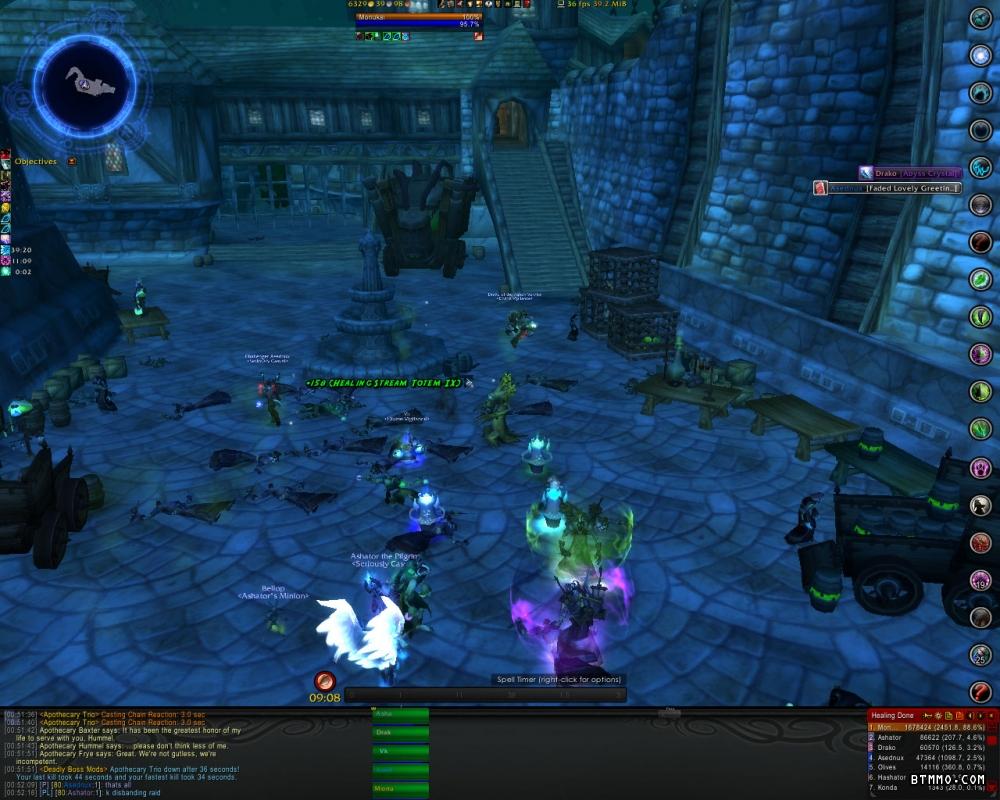
Task: Select the Asha party frame
Action: coord(400,715)
